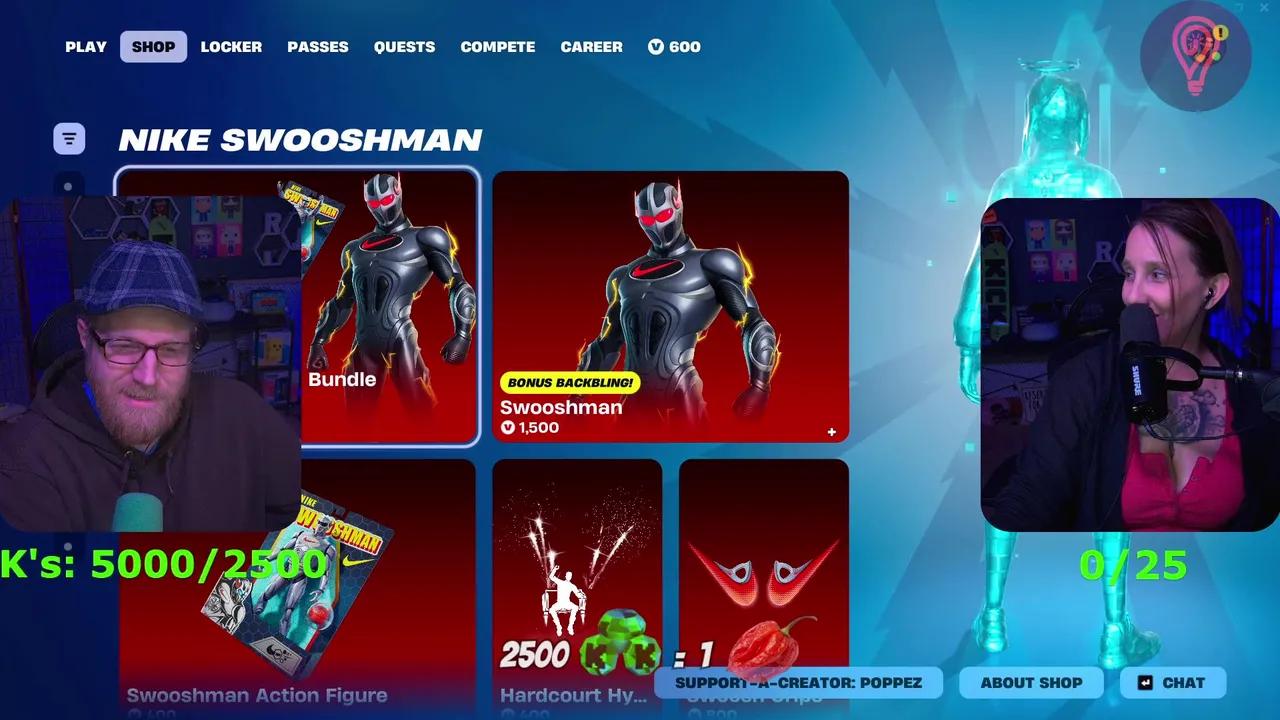Open the QUESTS tab
This screenshot has height=720, width=1280.
tap(404, 46)
